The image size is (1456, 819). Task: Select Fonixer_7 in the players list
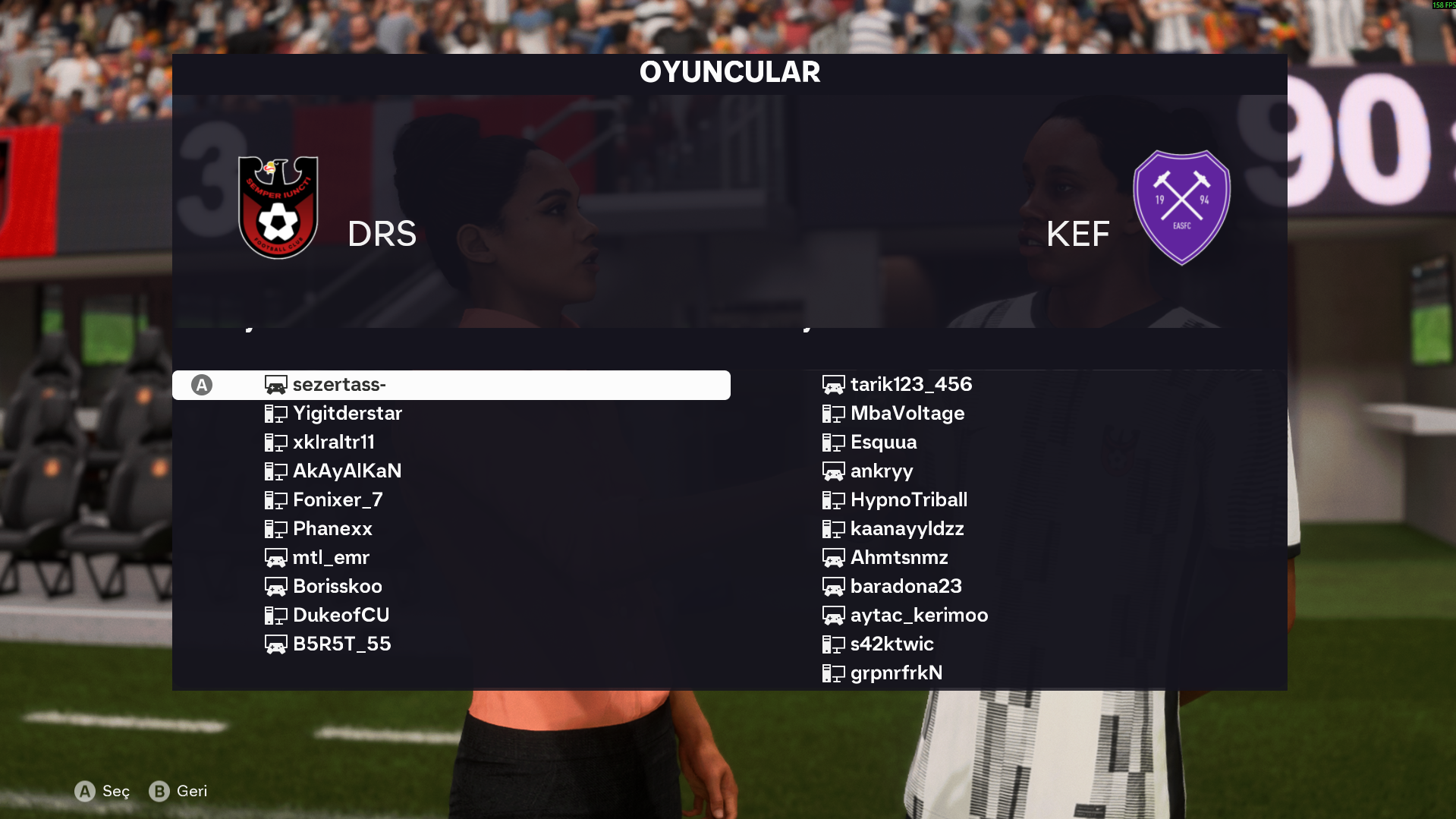pyautogui.click(x=338, y=500)
